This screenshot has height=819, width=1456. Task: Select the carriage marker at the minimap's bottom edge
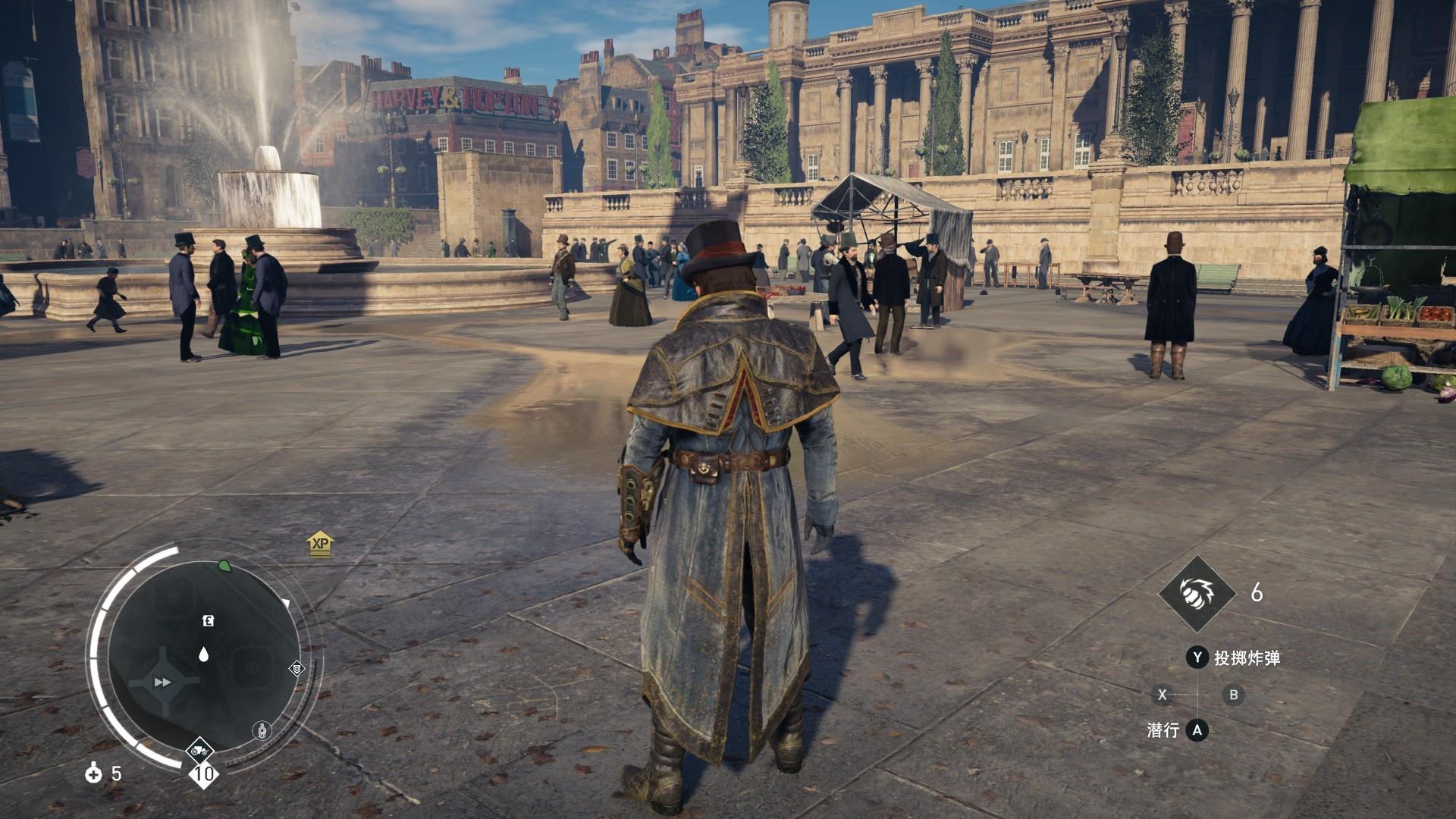200,752
